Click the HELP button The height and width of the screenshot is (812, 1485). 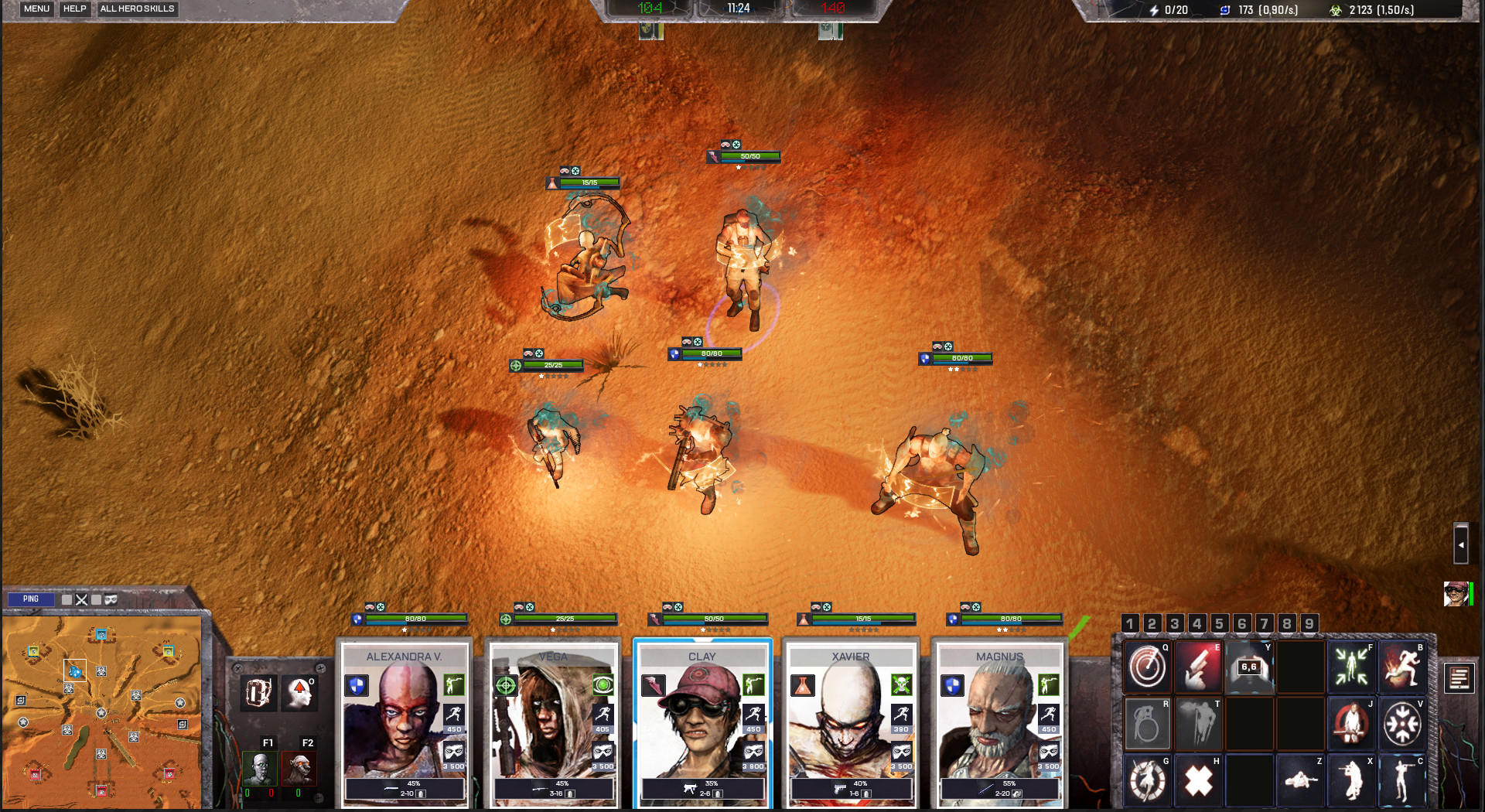(x=74, y=9)
